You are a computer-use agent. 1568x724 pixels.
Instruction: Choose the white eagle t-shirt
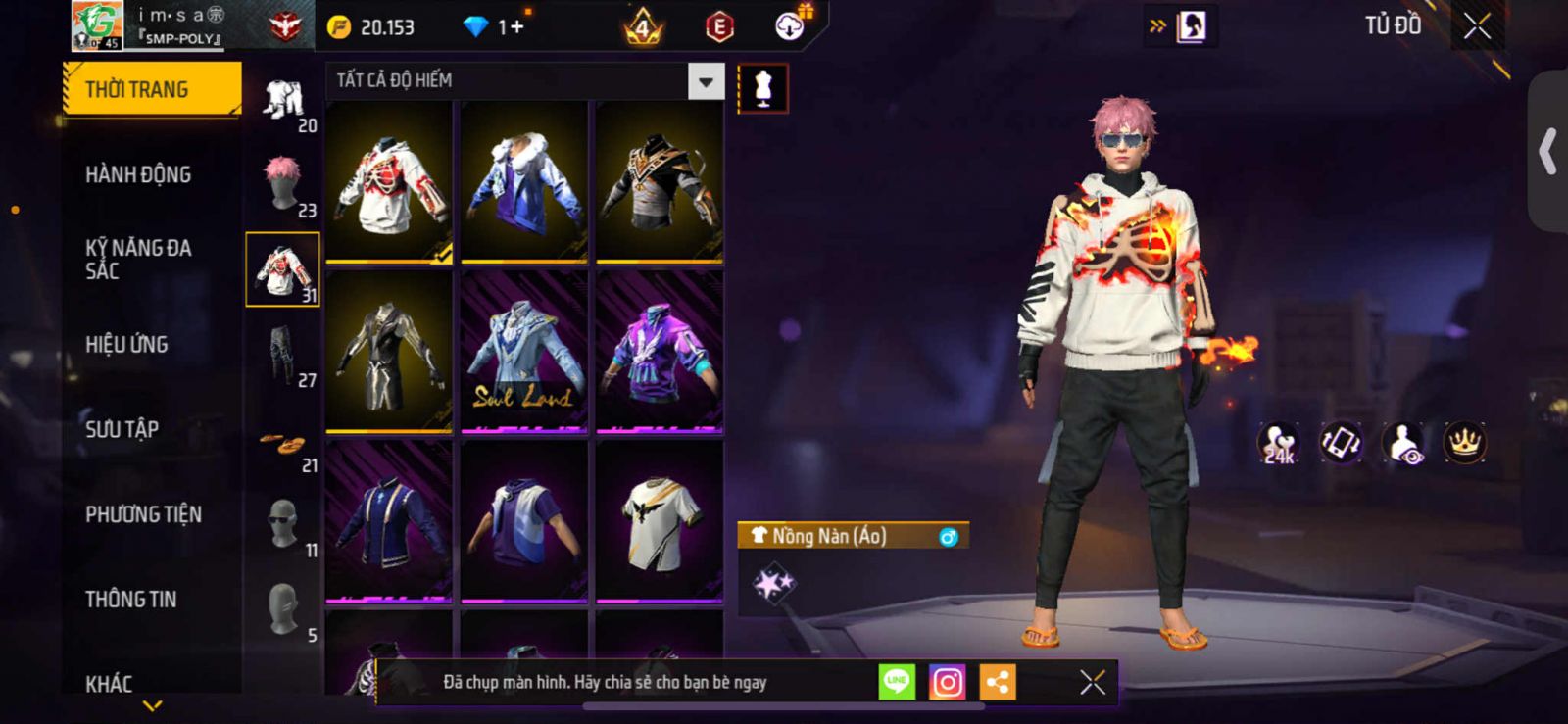[660, 521]
